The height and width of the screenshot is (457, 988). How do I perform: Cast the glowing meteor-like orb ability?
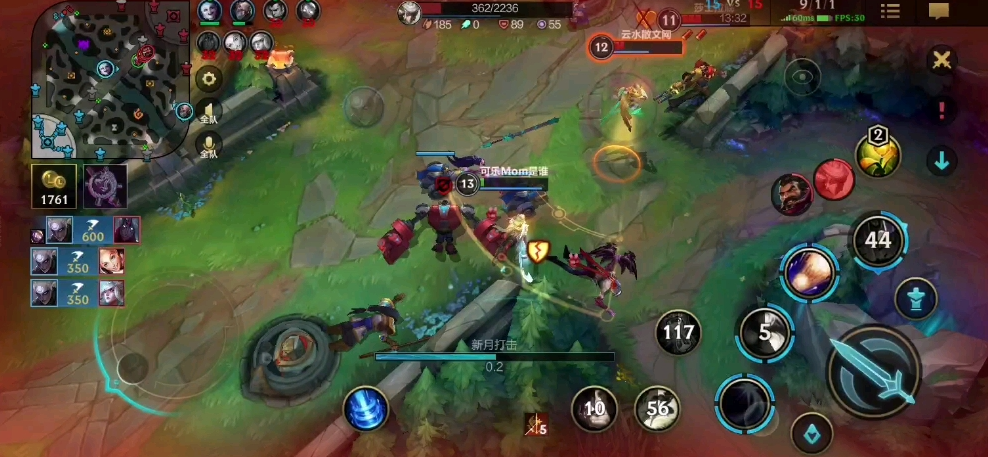[808, 272]
